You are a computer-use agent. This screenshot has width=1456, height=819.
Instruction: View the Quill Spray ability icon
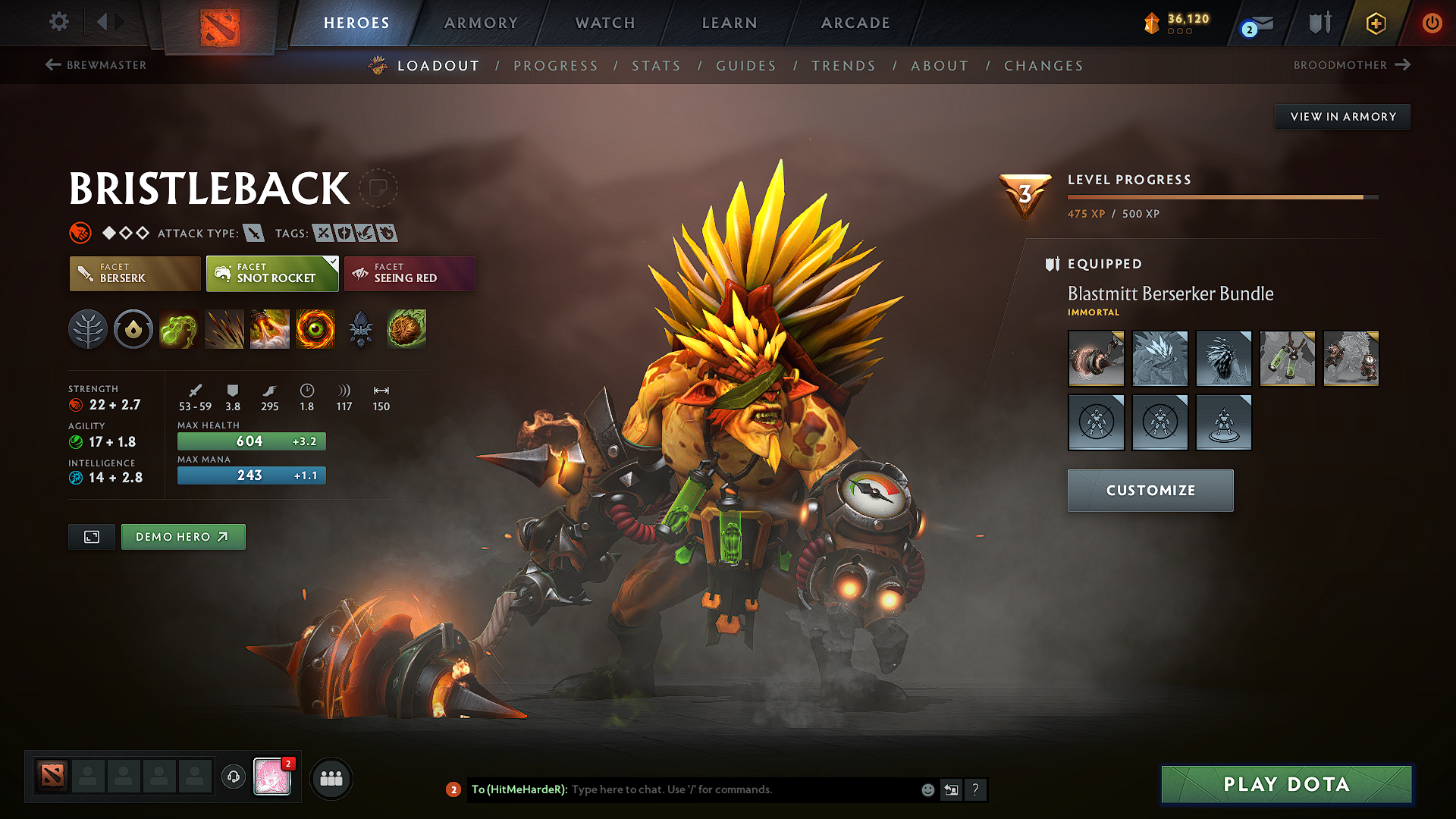click(x=224, y=329)
